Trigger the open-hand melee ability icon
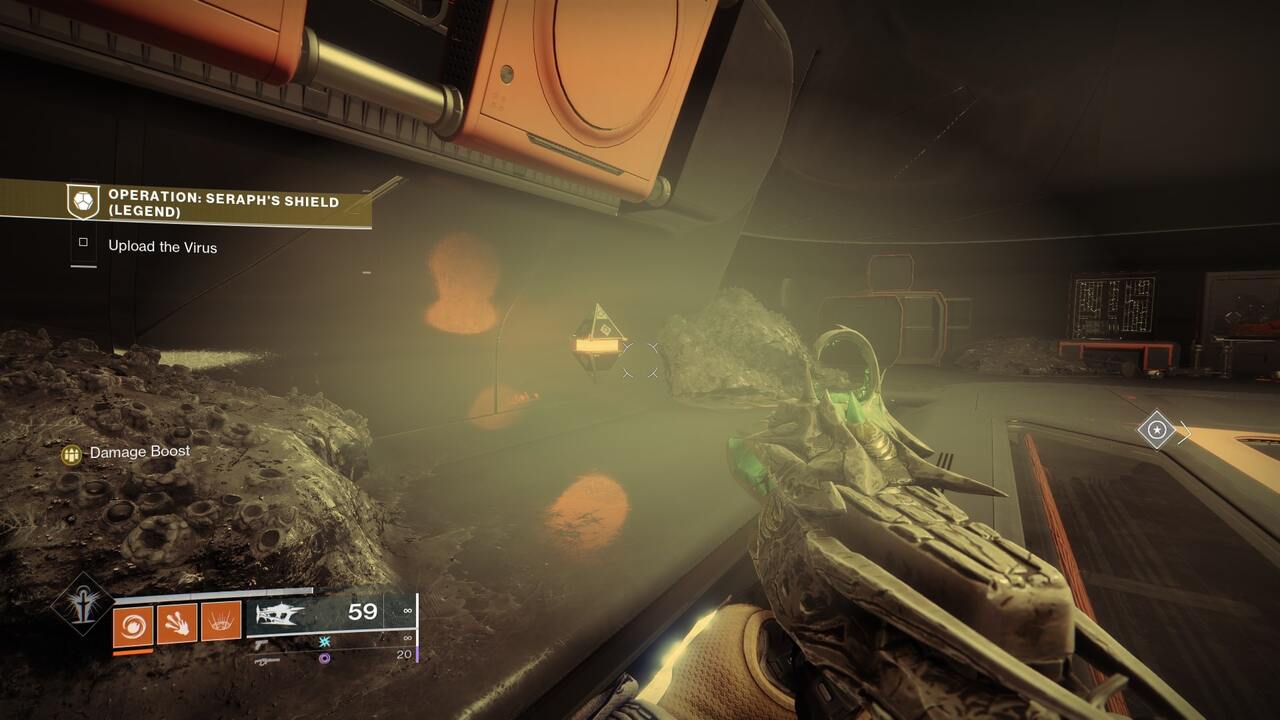1280x720 pixels. [177, 624]
